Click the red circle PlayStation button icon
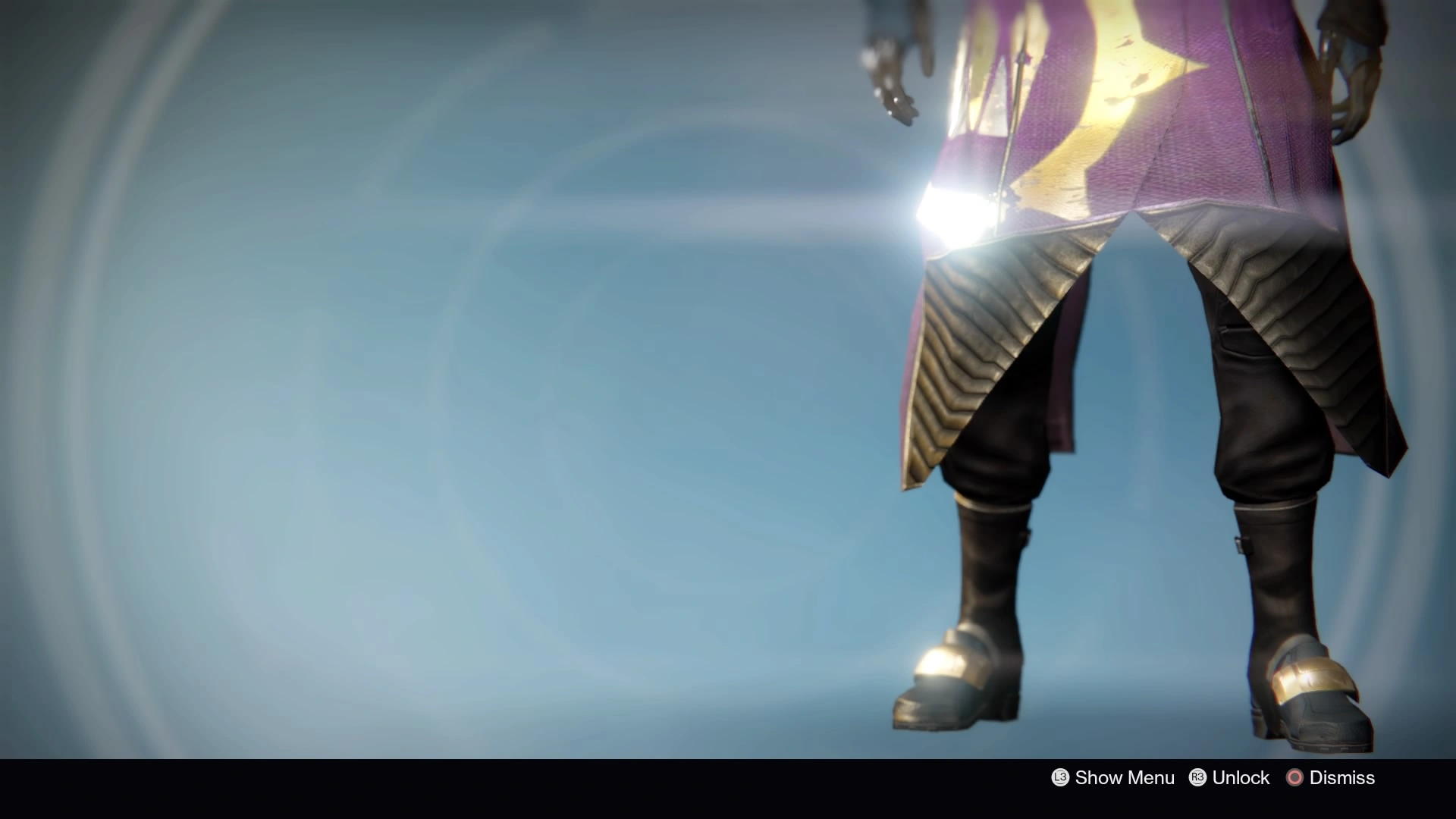This screenshot has width=1456, height=819. click(1294, 777)
